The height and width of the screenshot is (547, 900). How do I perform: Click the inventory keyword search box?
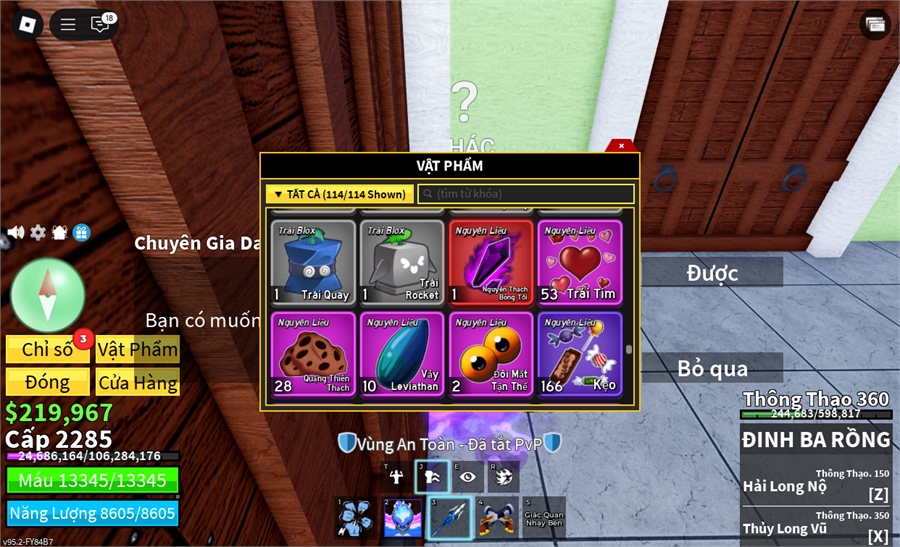526,194
